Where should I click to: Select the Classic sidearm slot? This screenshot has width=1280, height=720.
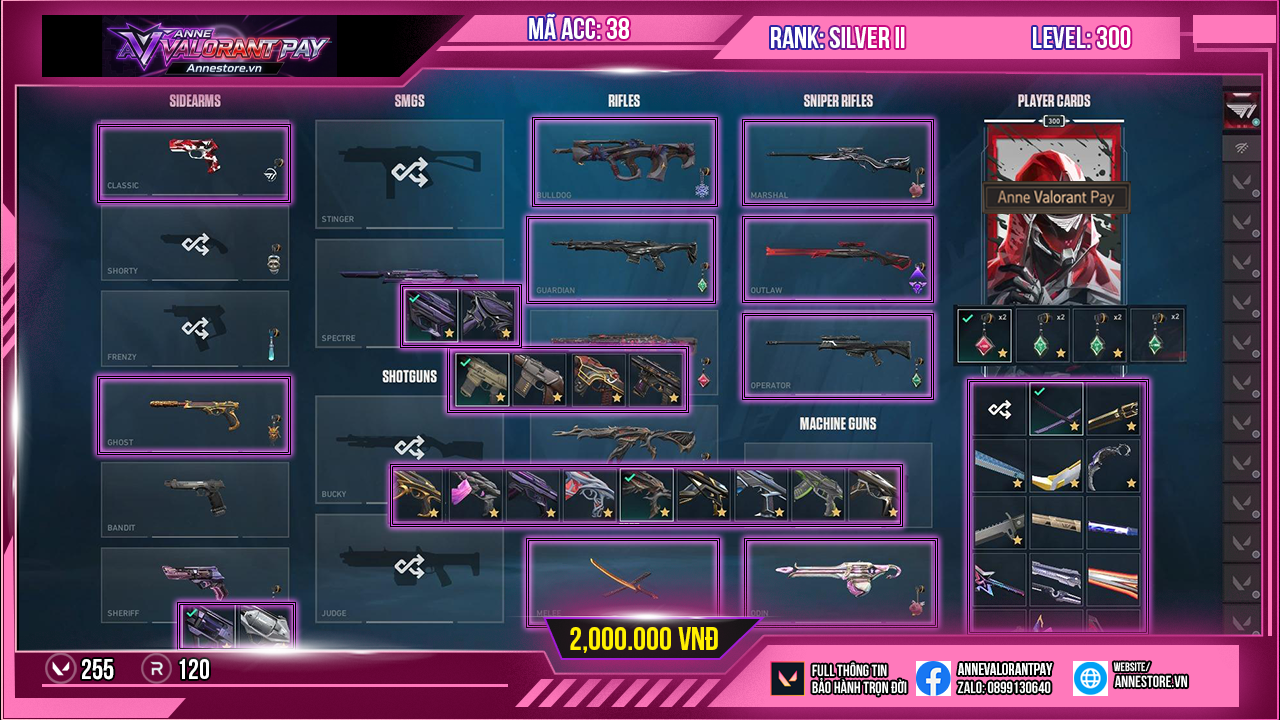click(x=194, y=163)
